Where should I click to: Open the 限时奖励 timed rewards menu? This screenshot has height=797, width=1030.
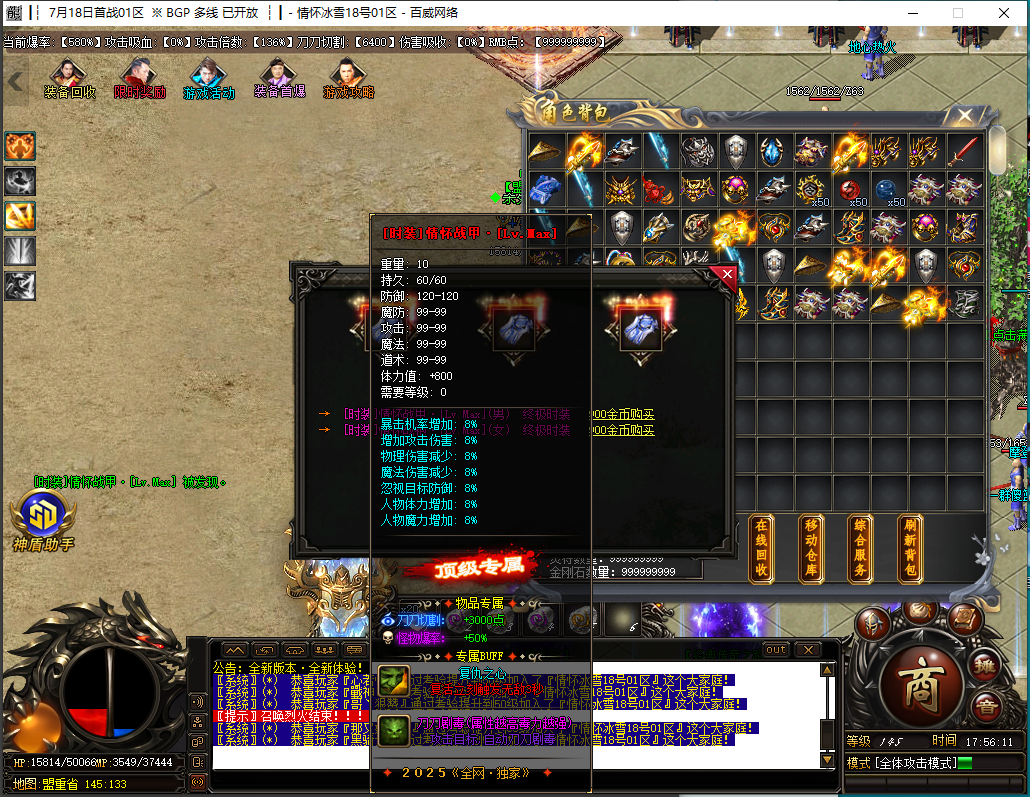(x=139, y=78)
